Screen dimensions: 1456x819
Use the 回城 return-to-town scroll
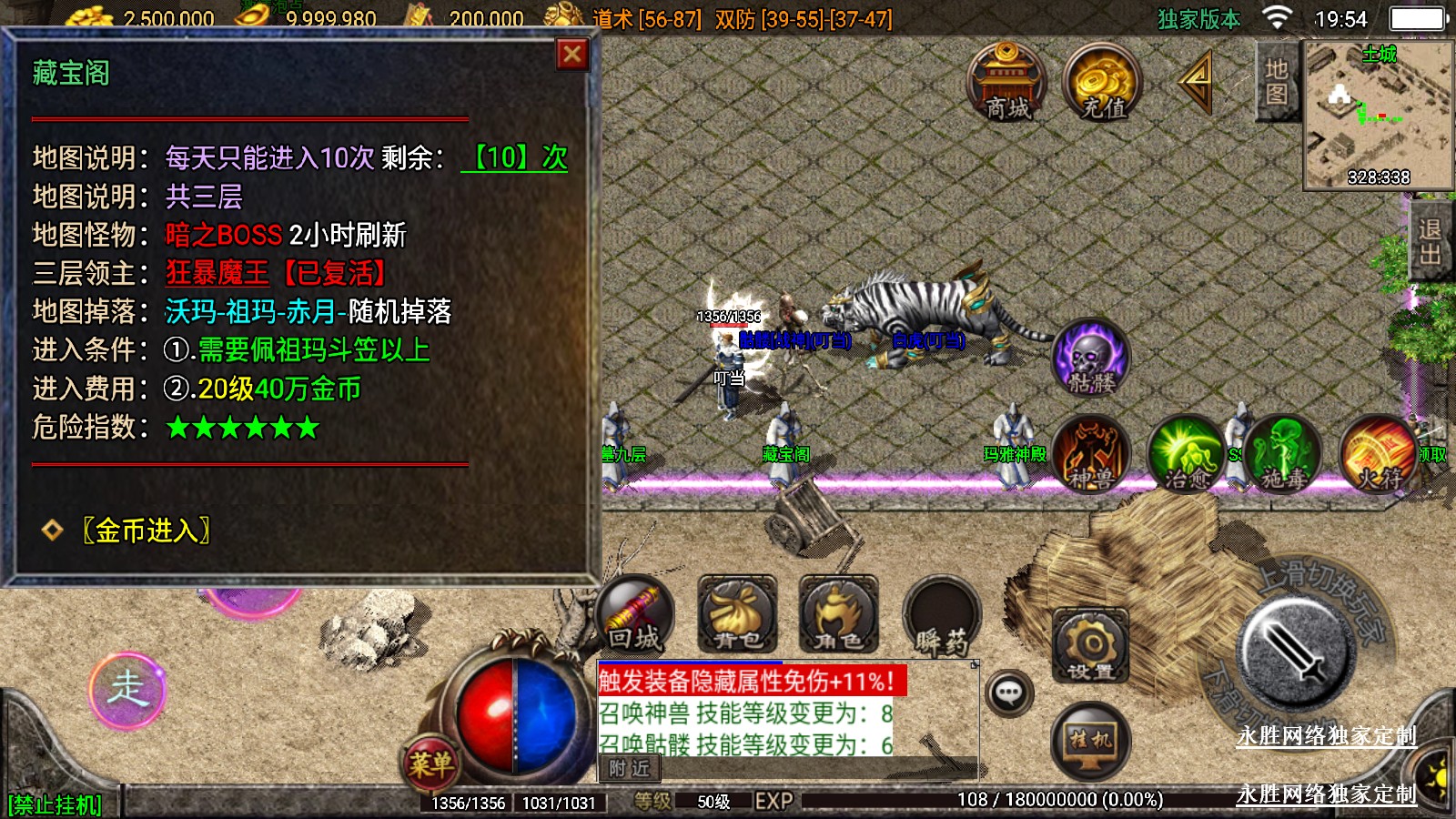tap(635, 616)
